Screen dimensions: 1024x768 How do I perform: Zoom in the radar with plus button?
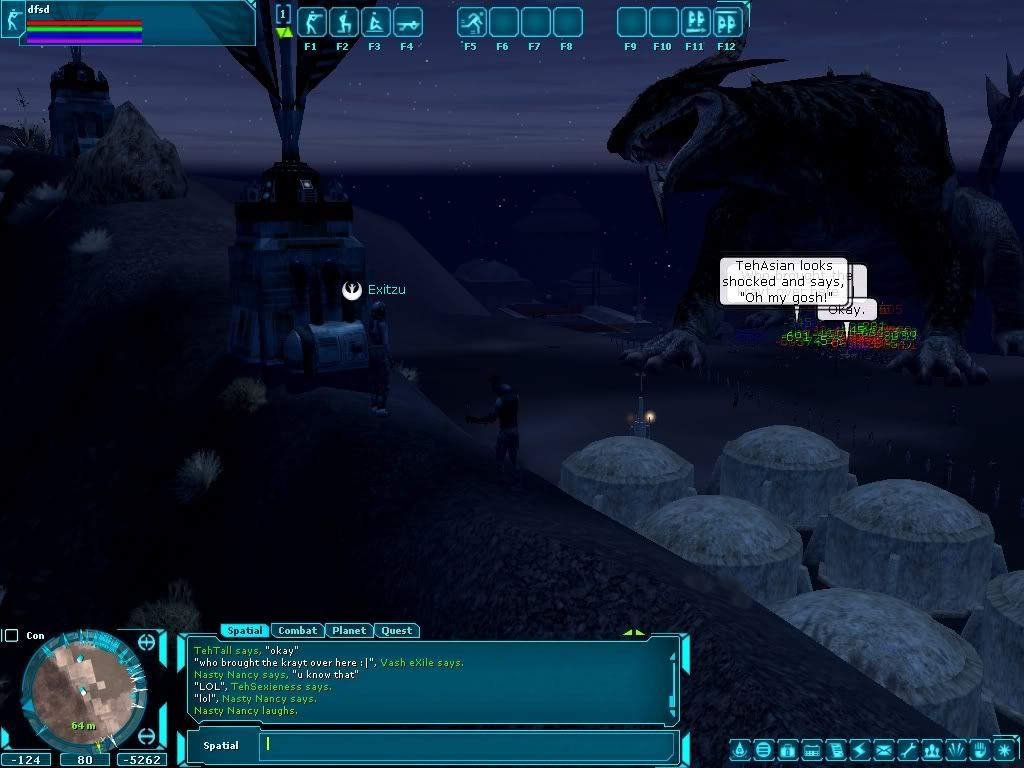pyautogui.click(x=147, y=643)
